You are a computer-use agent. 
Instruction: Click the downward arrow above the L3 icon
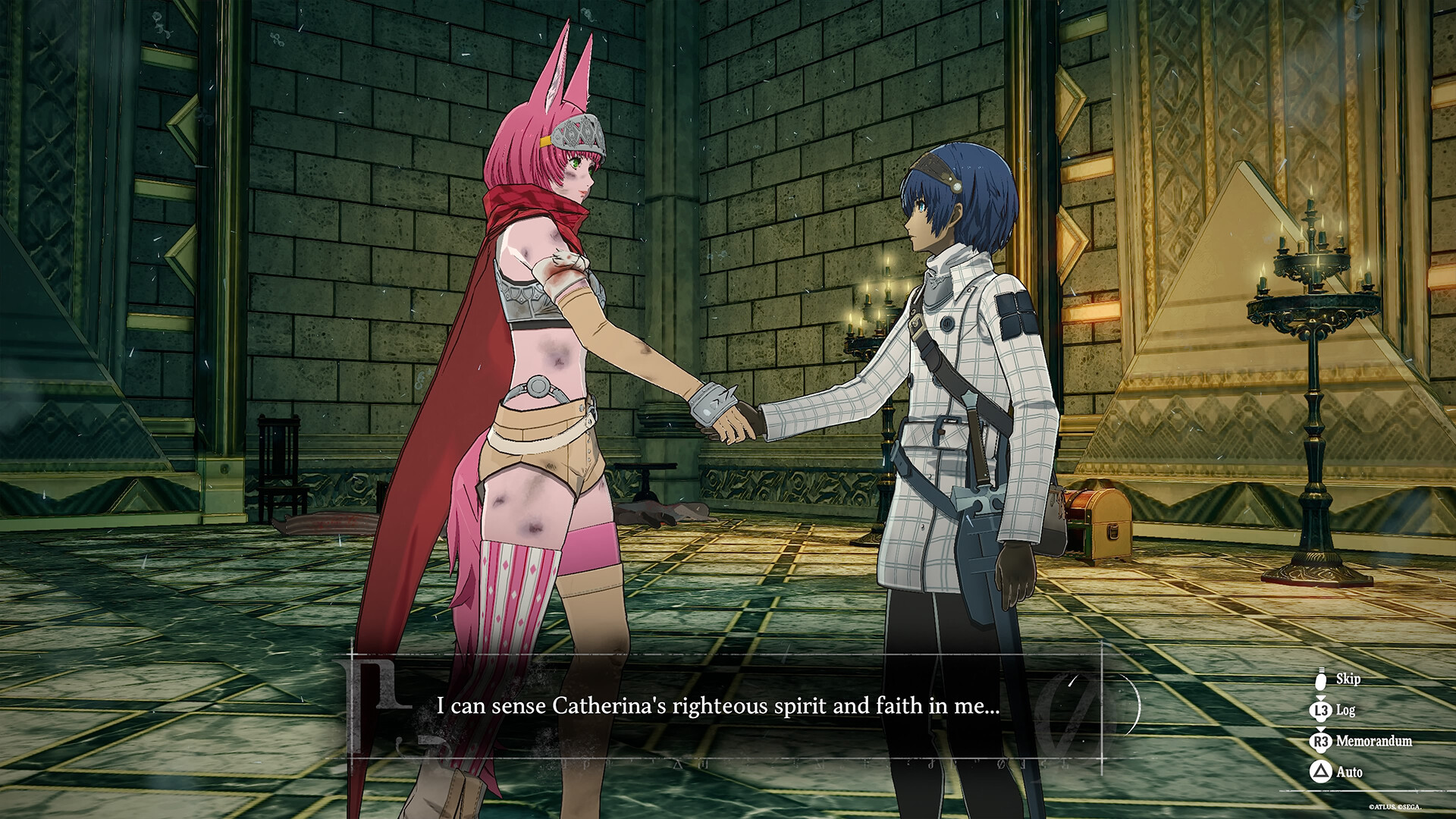tap(1320, 698)
